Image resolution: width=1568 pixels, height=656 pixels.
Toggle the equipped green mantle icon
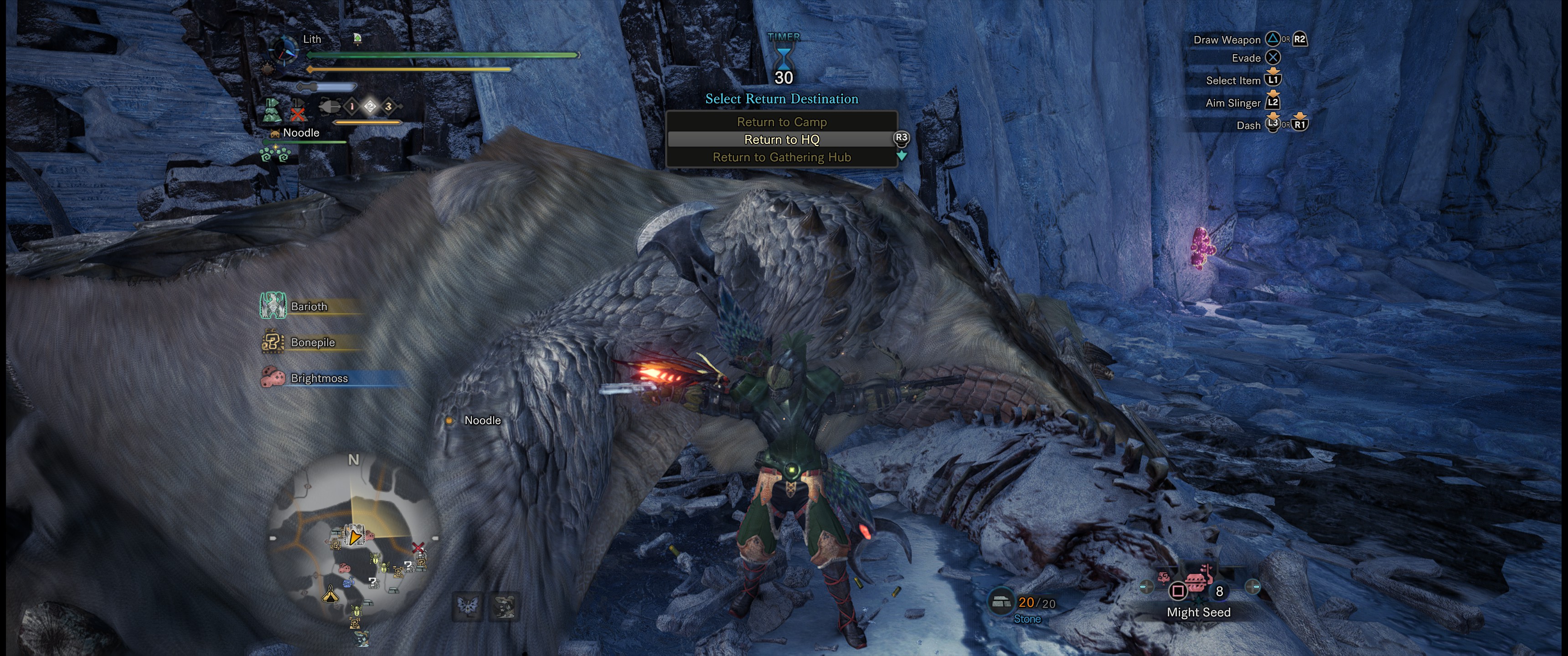coord(272,110)
